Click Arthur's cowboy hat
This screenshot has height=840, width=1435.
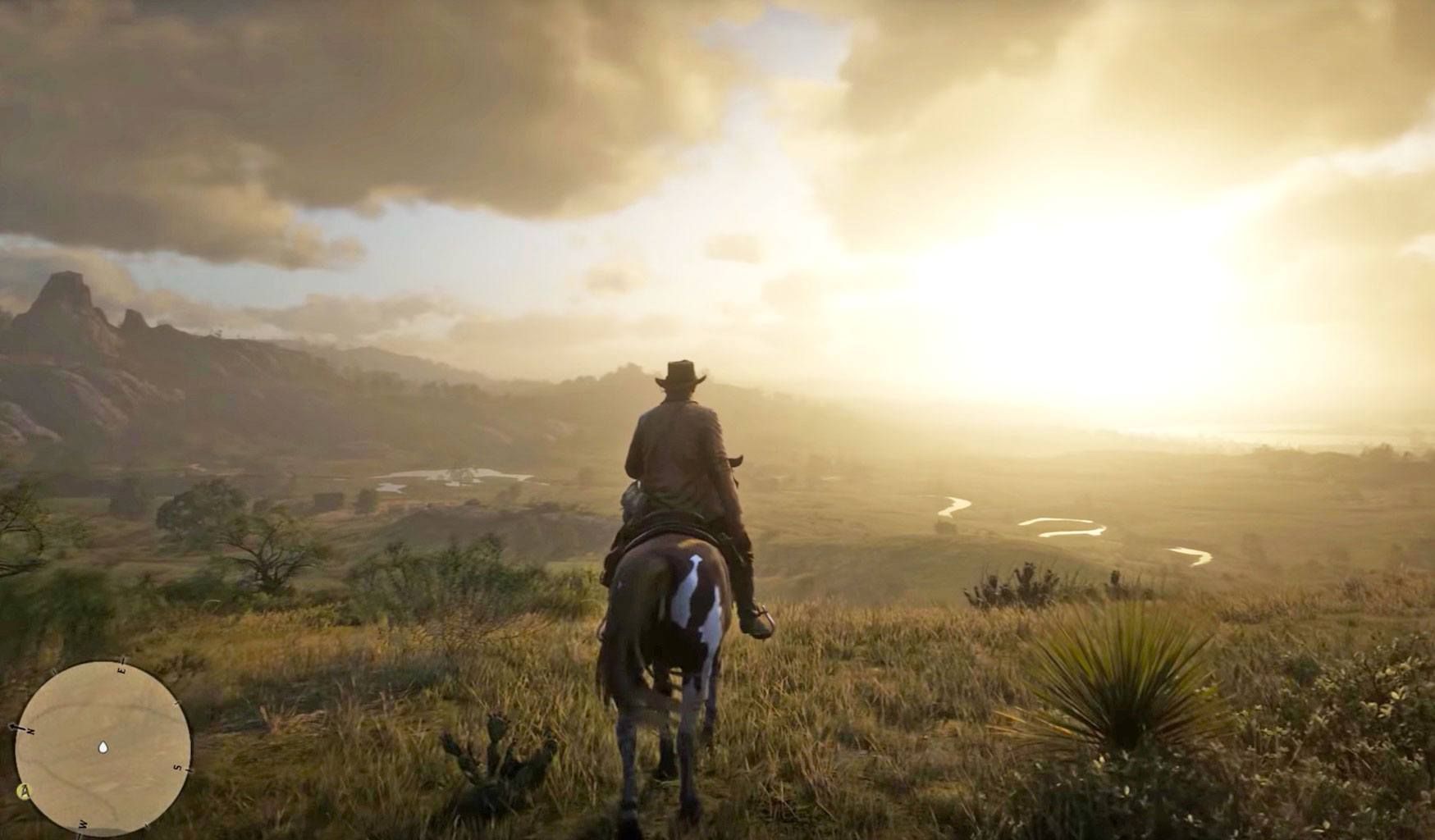click(x=679, y=377)
